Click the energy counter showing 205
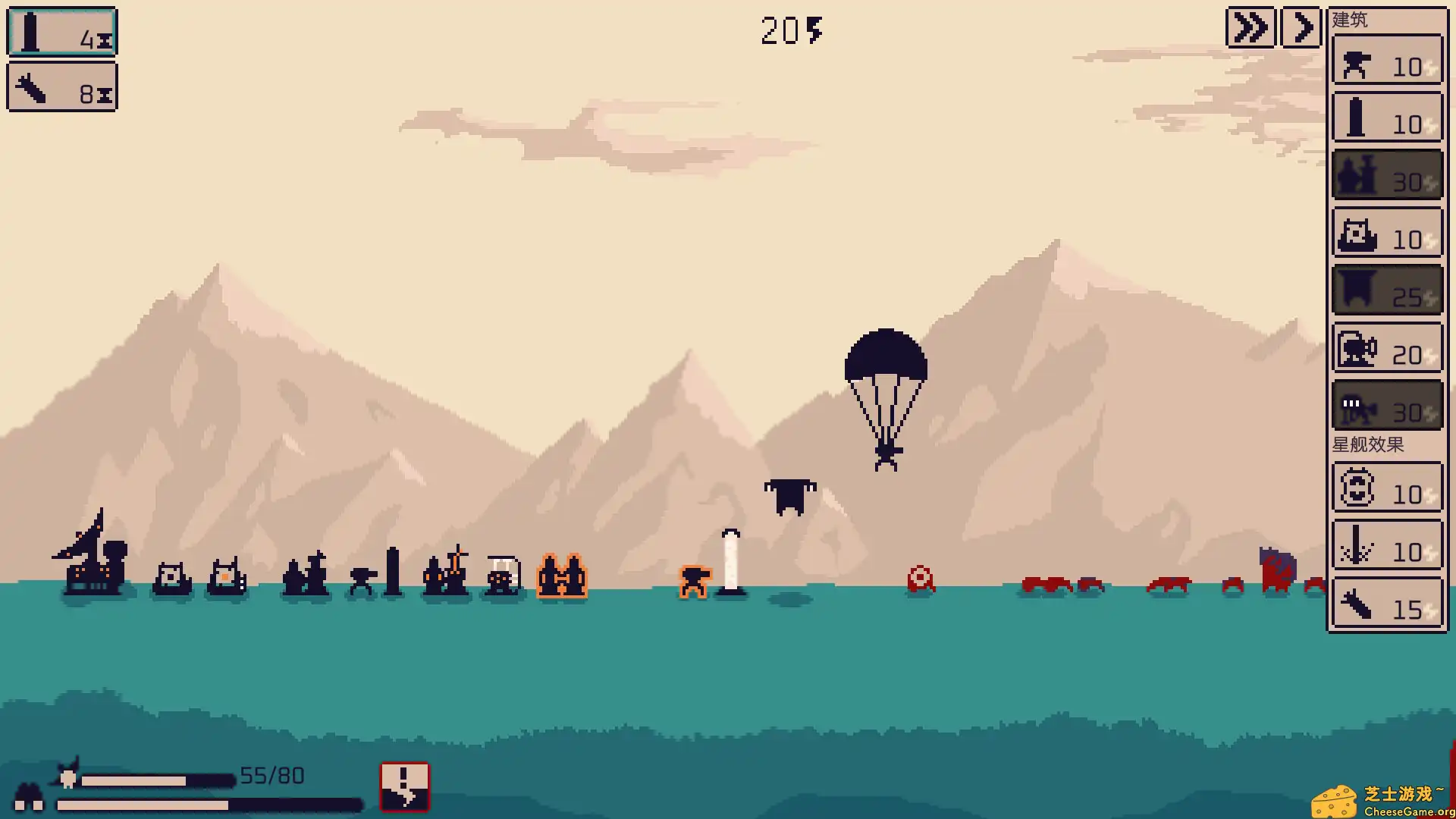Screen dimensions: 1456x819 tap(790, 30)
